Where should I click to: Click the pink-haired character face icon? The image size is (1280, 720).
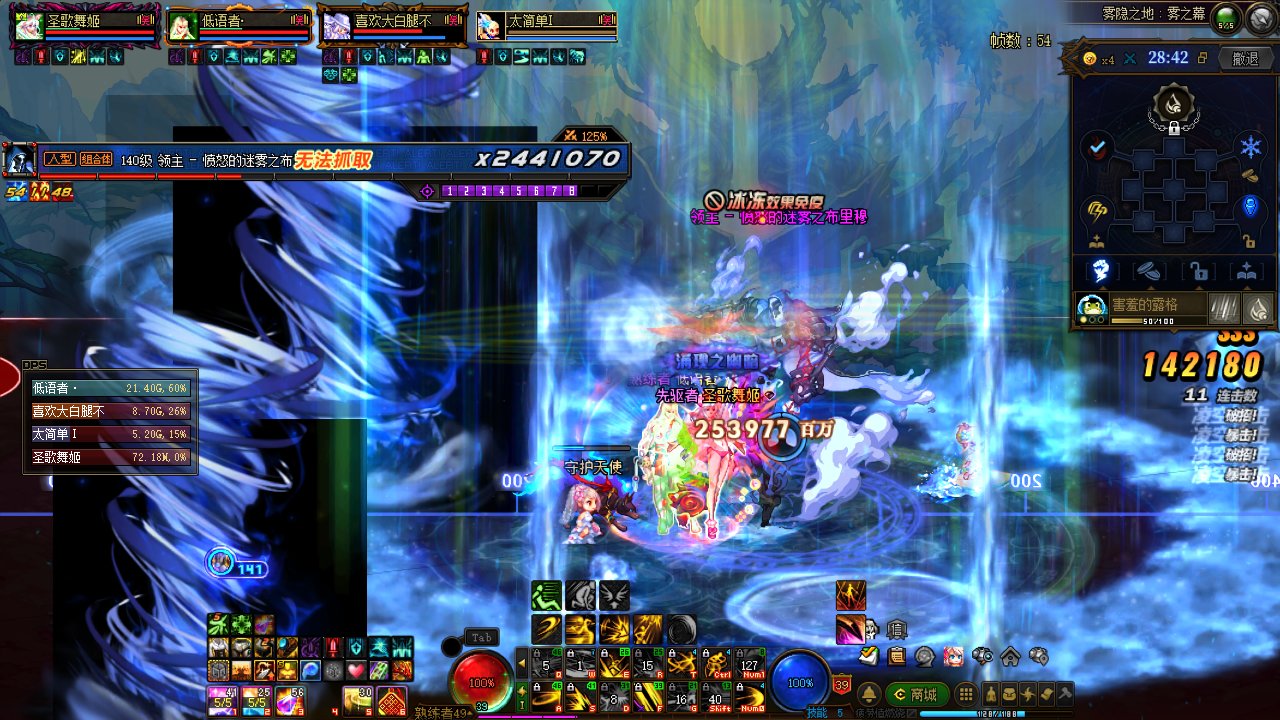(x=953, y=656)
